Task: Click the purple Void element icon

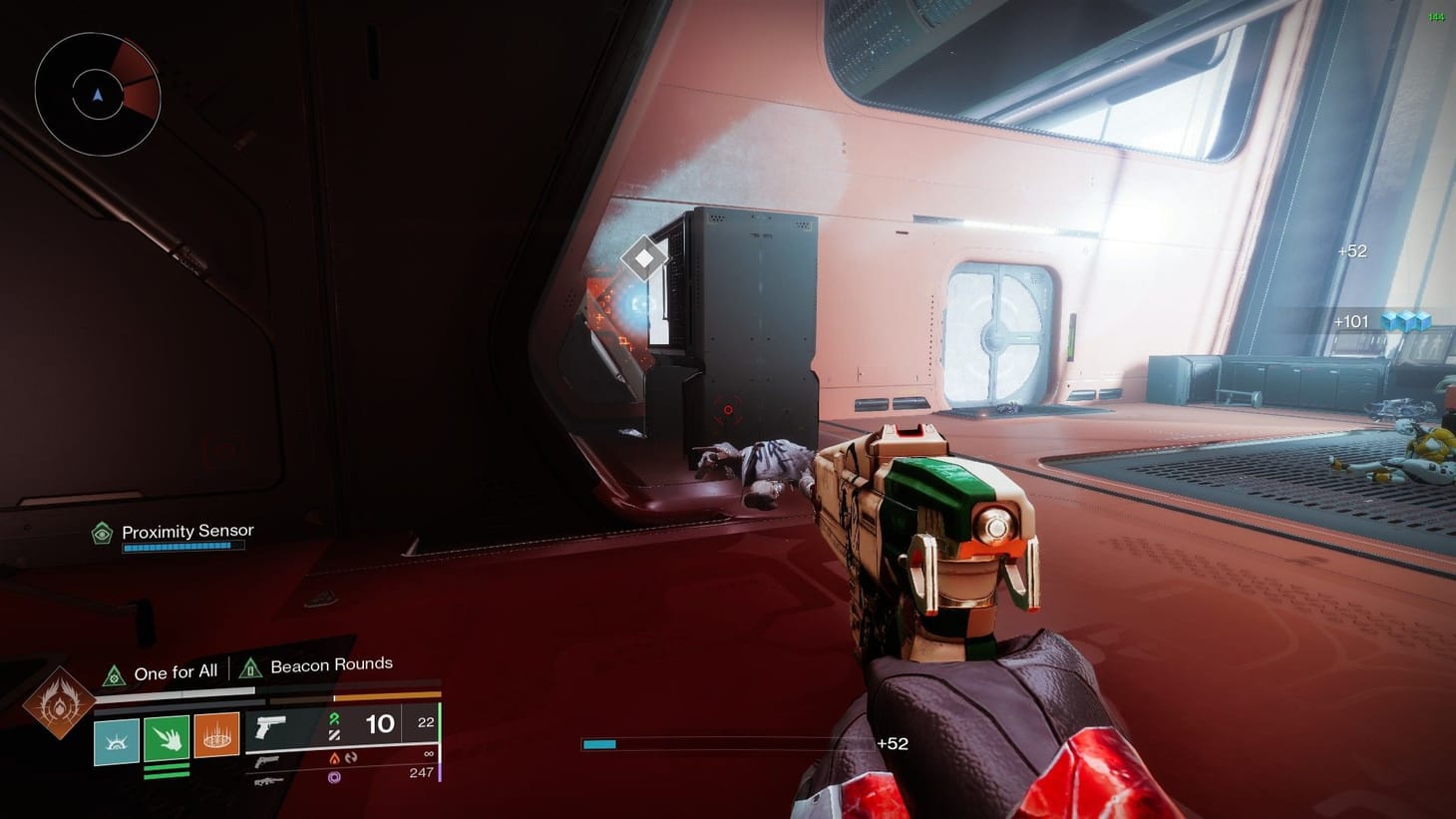Action: pos(332,775)
